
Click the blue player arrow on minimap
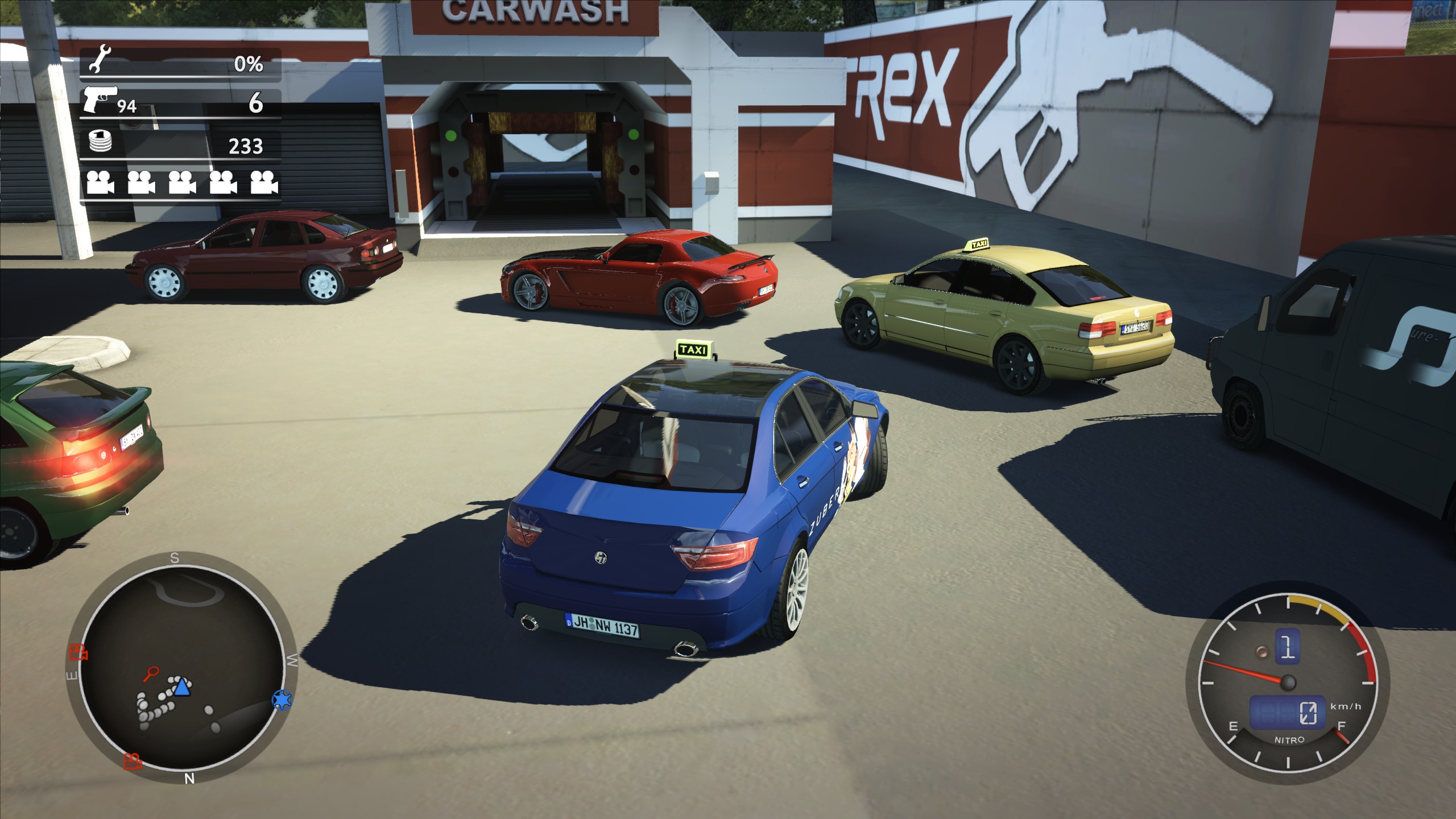pos(181,687)
